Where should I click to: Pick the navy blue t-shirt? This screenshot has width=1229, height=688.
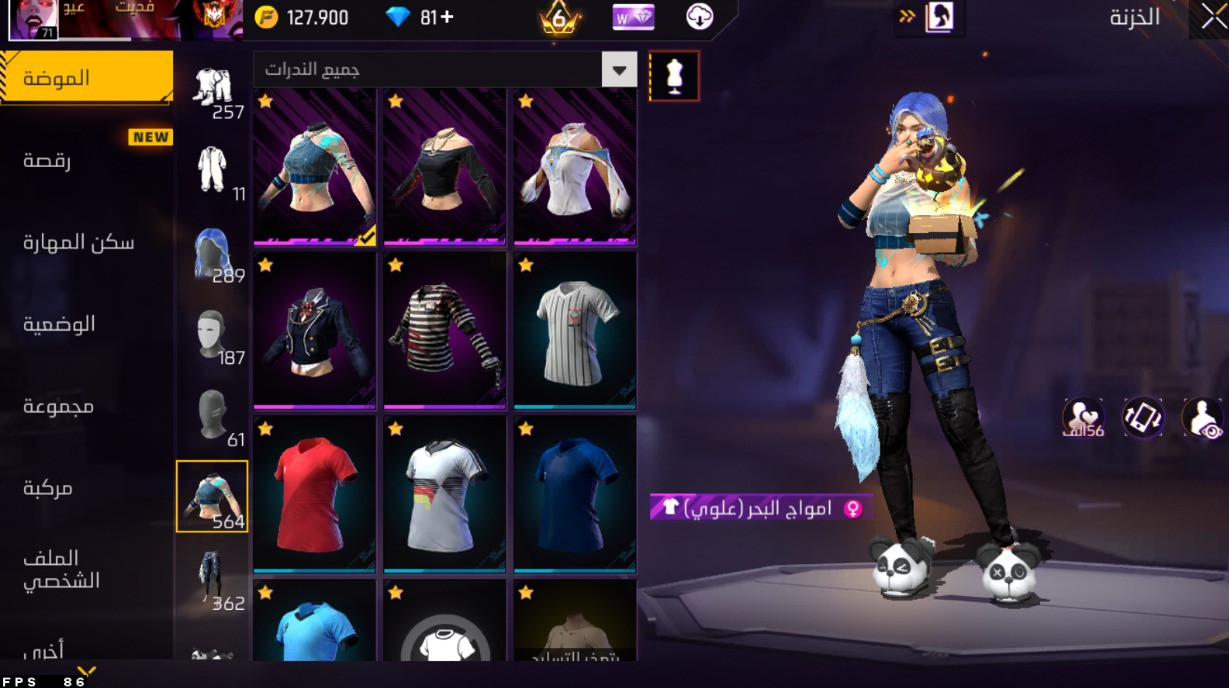(575, 494)
